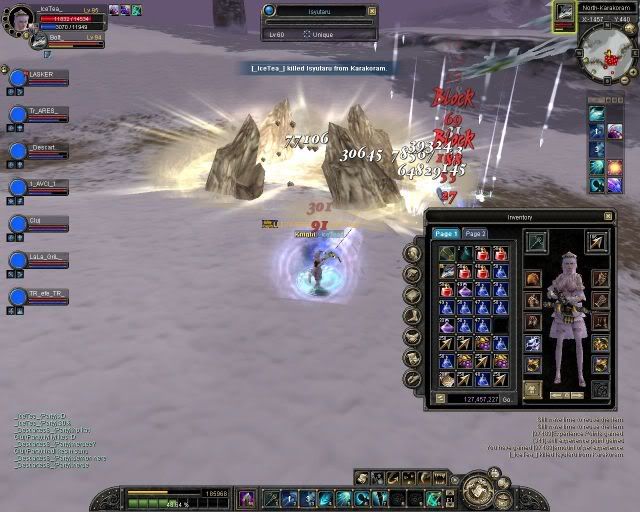The width and height of the screenshot is (640, 512).
Task: Select party member LaLa_GirL_
Action: click(x=42, y=257)
